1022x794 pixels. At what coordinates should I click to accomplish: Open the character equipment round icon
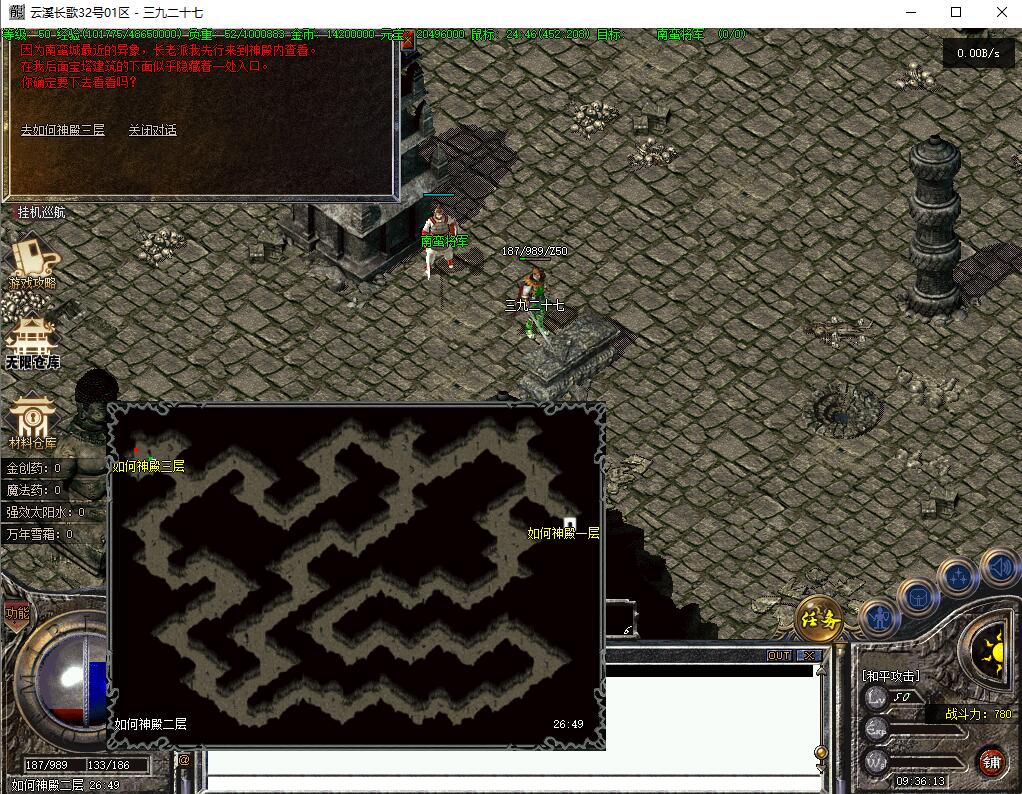878,619
